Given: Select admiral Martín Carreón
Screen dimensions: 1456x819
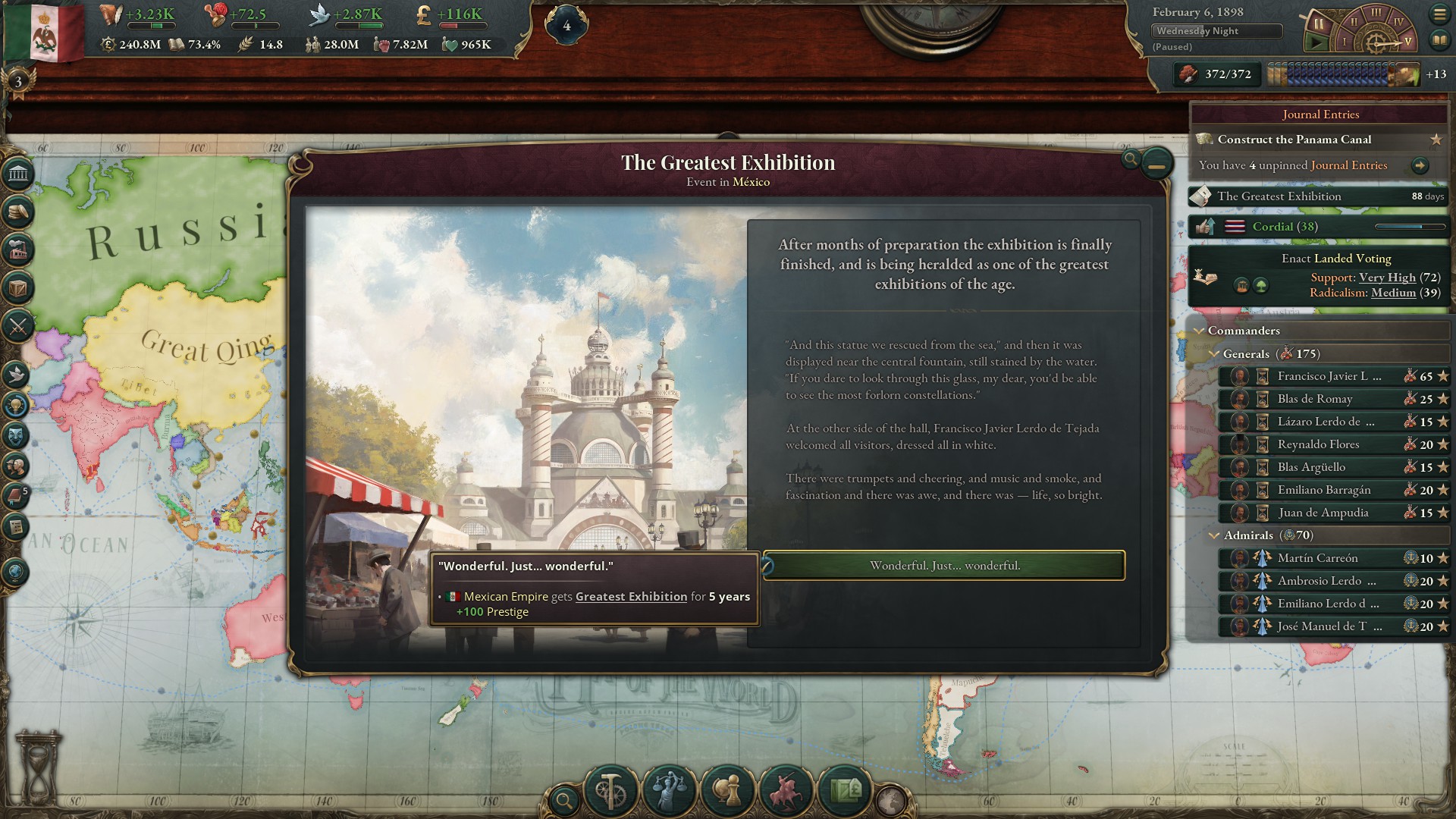Looking at the screenshot, I should [1317, 558].
